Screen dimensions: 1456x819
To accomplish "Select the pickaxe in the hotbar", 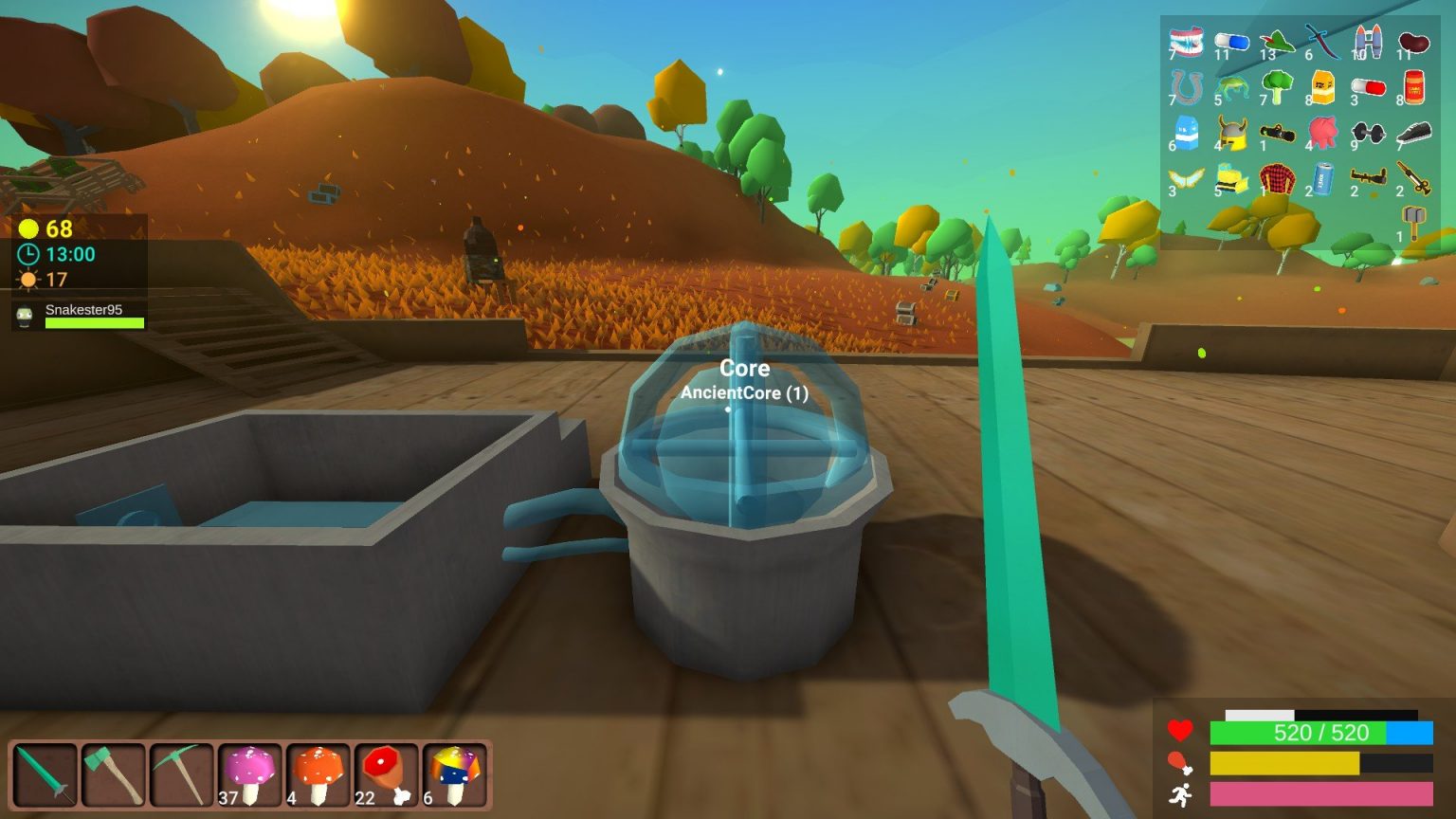I will tap(182, 773).
